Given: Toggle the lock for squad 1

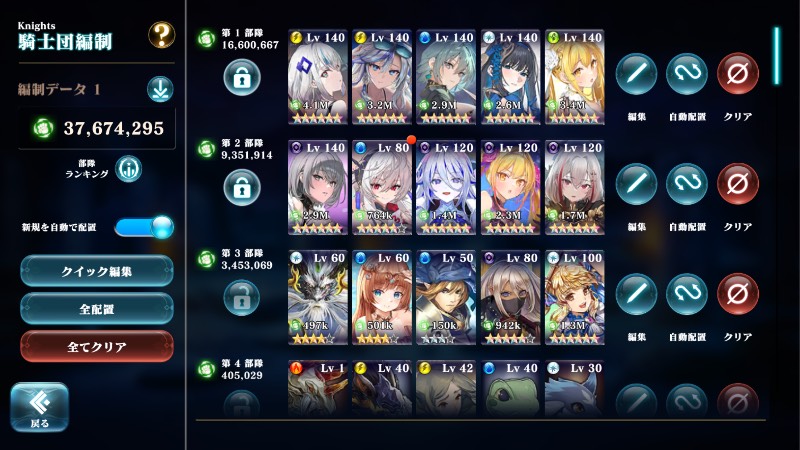Looking at the screenshot, I should [x=241, y=75].
